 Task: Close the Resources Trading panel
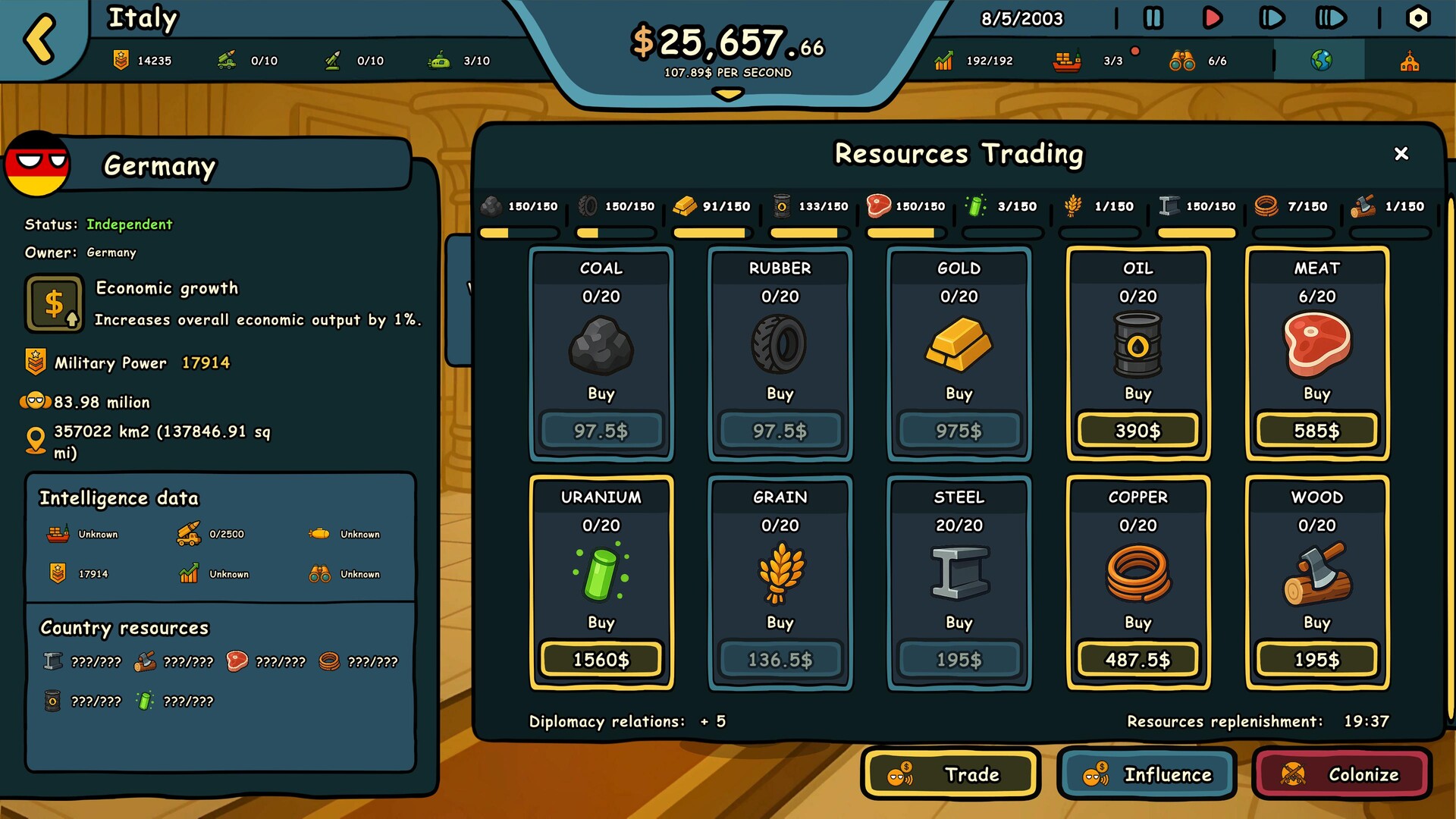pyautogui.click(x=1401, y=154)
